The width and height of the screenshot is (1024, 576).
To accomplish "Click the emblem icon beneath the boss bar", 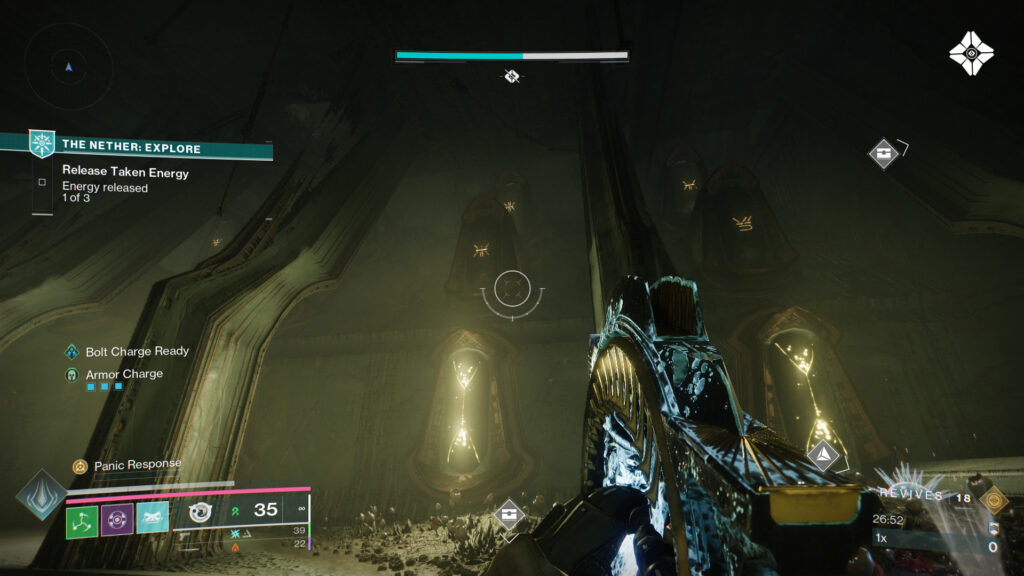I will 511,76.
